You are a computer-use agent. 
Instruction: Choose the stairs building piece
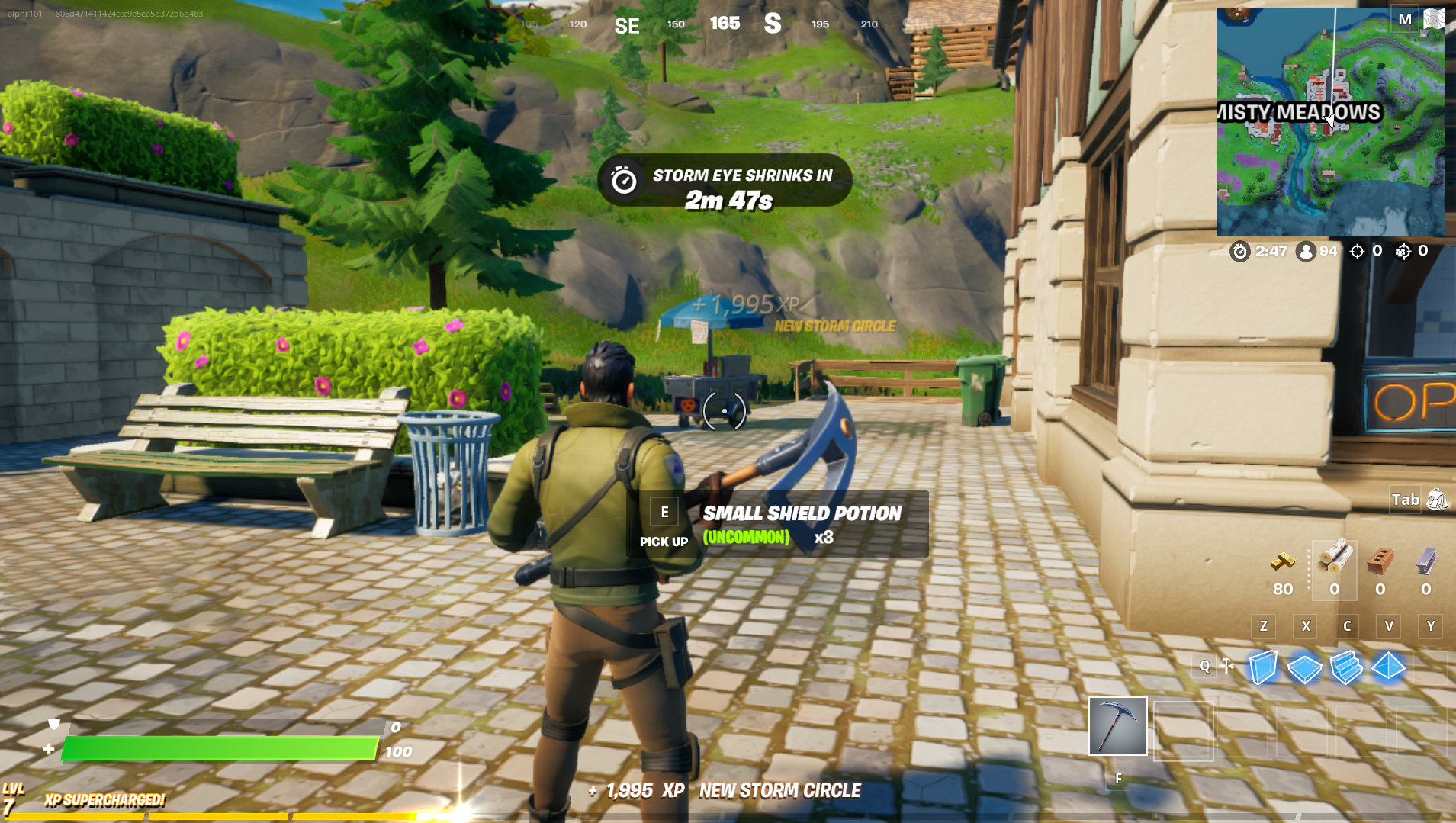[x=1346, y=667]
